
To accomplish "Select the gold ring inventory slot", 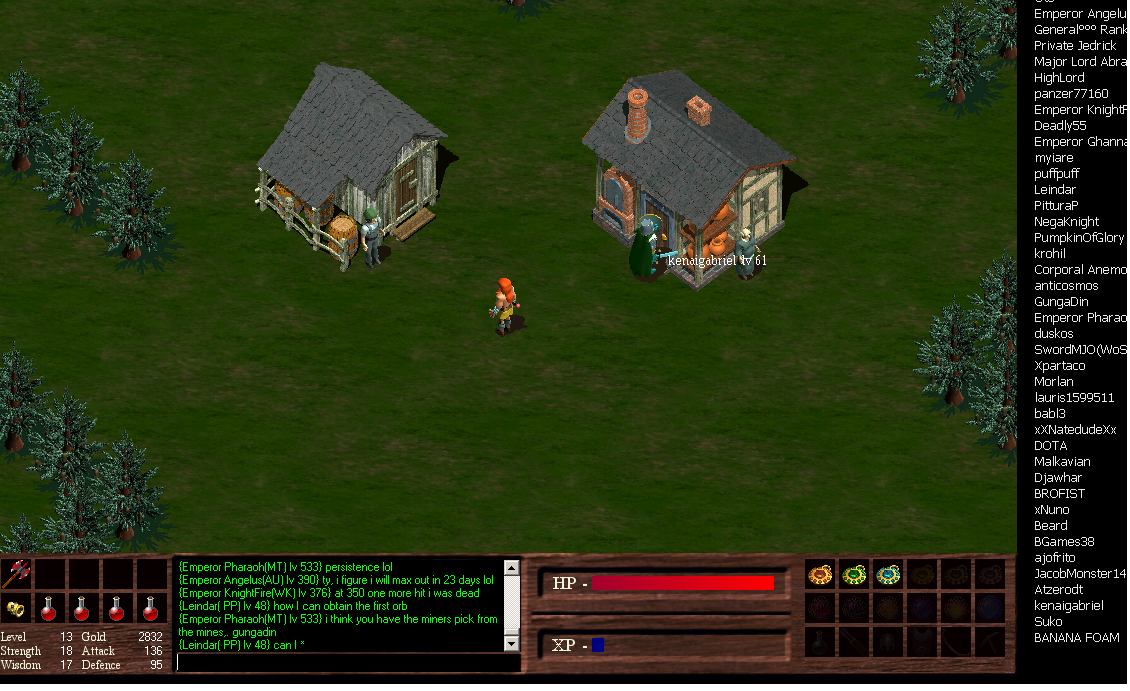I will tap(16, 608).
